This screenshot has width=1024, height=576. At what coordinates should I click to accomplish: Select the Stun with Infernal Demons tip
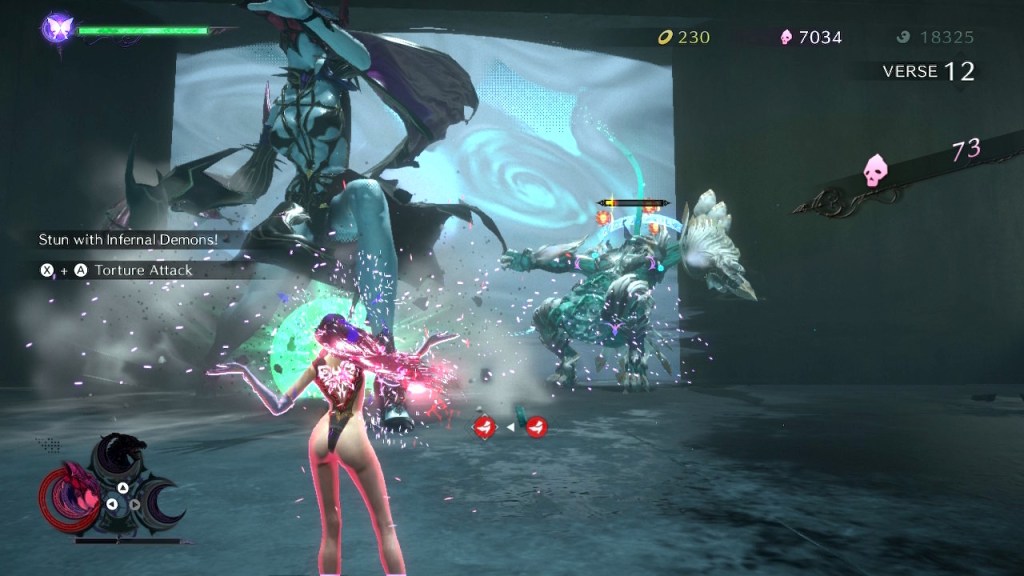pos(127,239)
